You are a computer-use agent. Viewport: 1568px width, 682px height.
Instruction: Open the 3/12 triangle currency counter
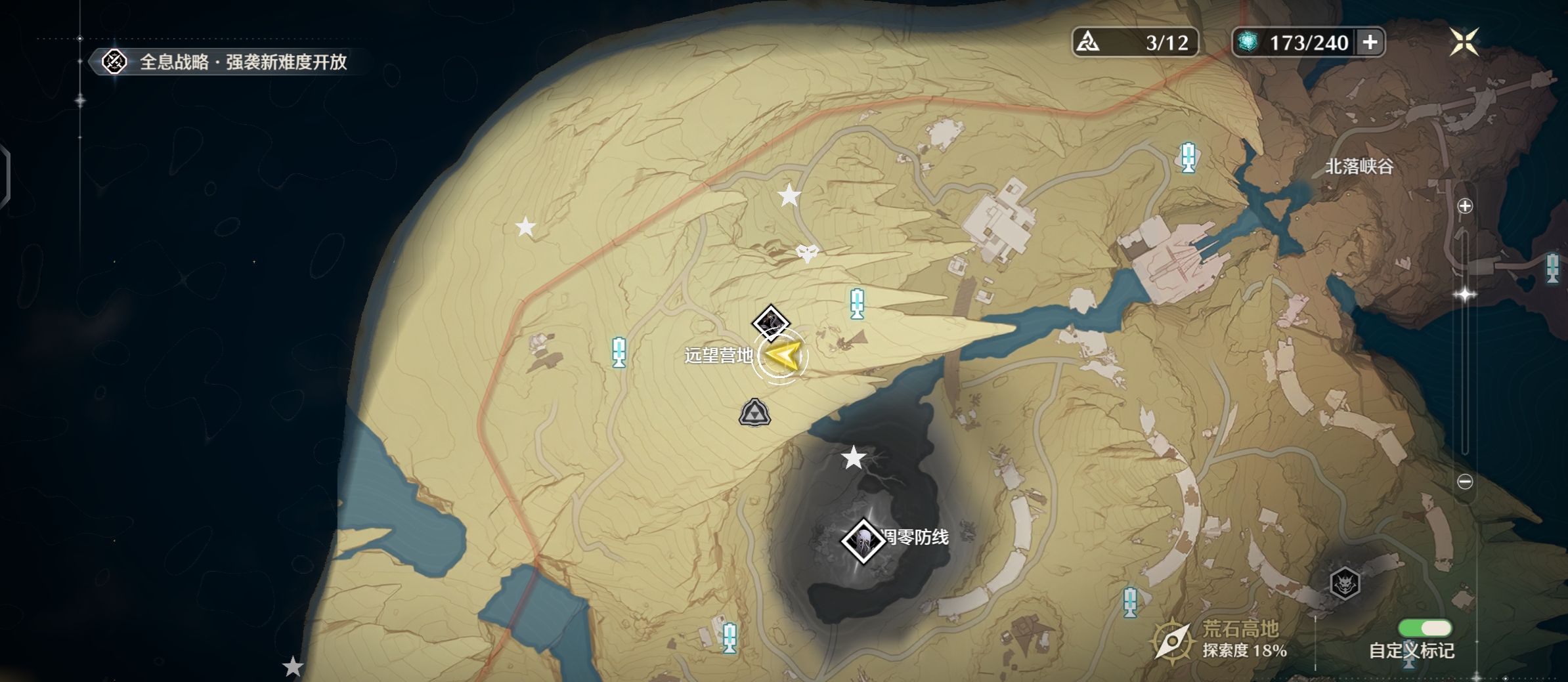pyautogui.click(x=1135, y=43)
